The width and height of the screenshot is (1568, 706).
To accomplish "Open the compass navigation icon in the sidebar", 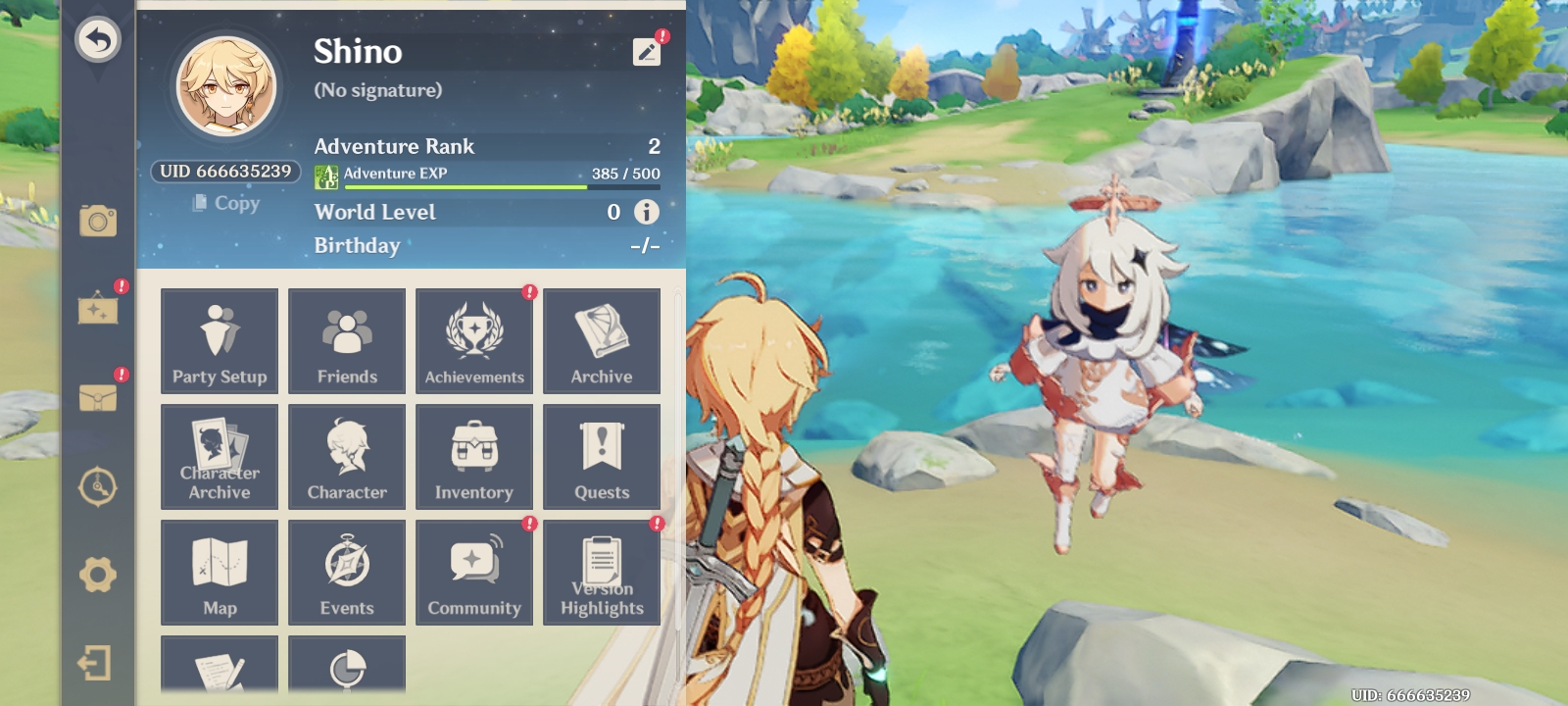I will 97,486.
